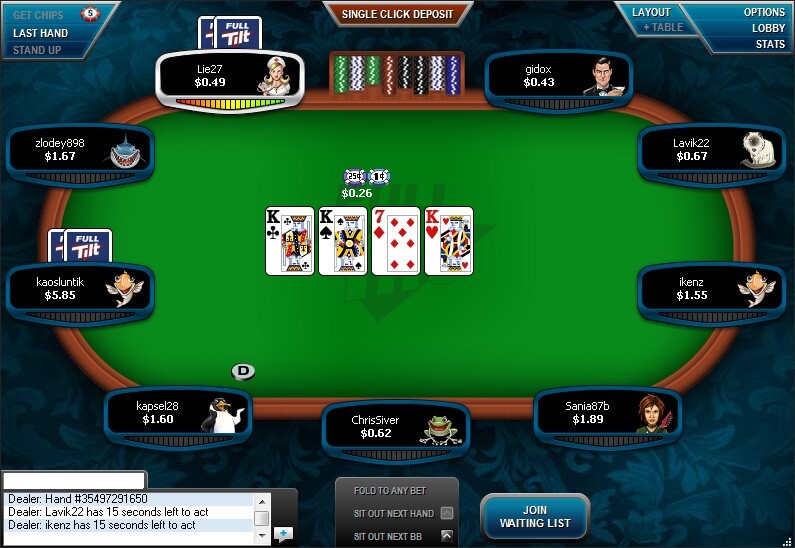Click the Get Chips button
The width and height of the screenshot is (795, 548).
click(36, 15)
